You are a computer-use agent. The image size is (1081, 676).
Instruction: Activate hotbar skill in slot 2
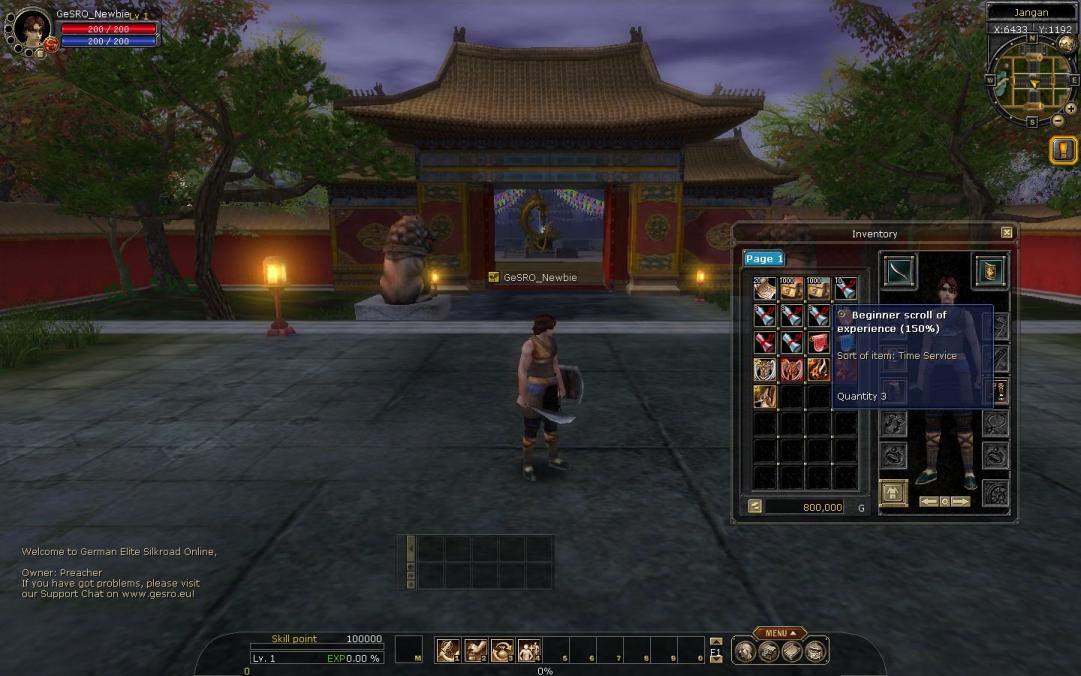pos(475,650)
